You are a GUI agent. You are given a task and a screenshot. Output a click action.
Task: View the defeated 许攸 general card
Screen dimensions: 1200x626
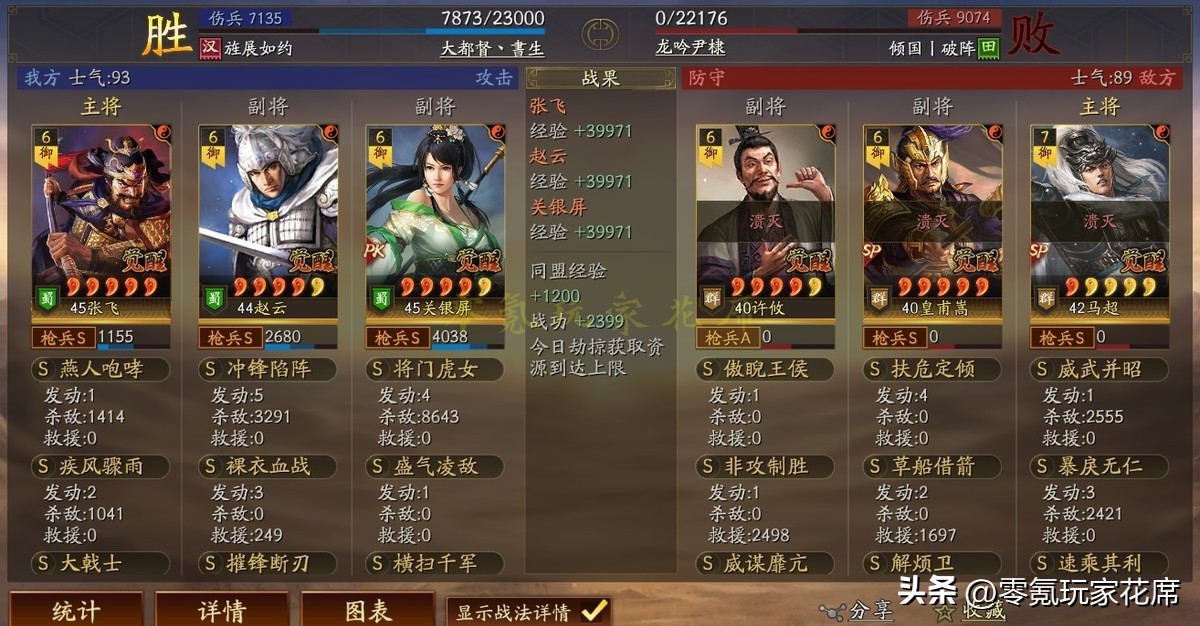click(x=765, y=220)
